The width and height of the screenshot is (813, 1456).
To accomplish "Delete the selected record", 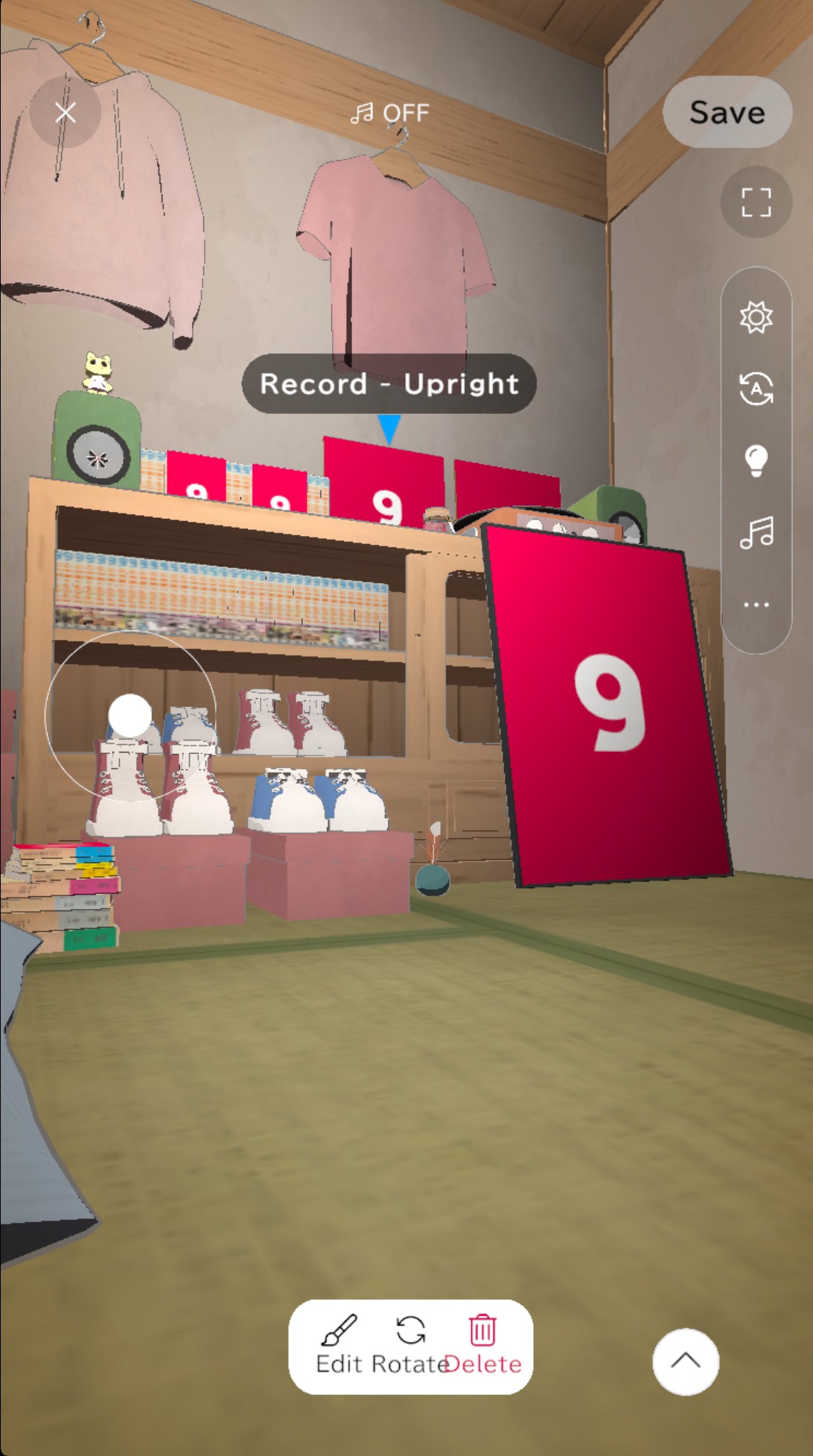I will pyautogui.click(x=483, y=1346).
